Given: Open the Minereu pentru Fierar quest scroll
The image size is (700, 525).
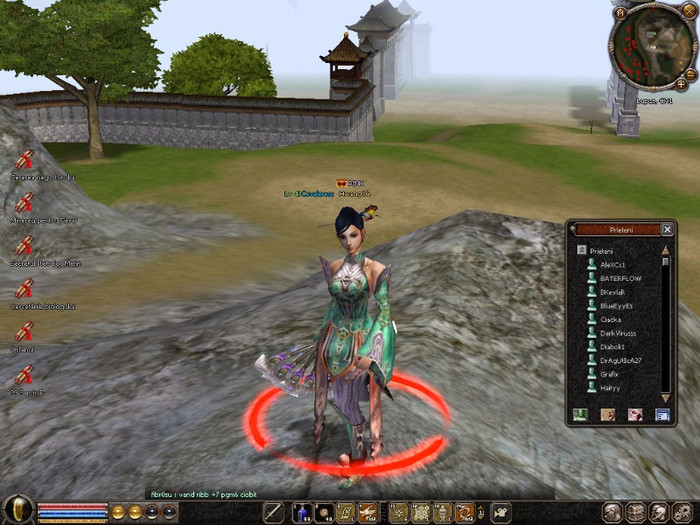Looking at the screenshot, I should pyautogui.click(x=25, y=201).
